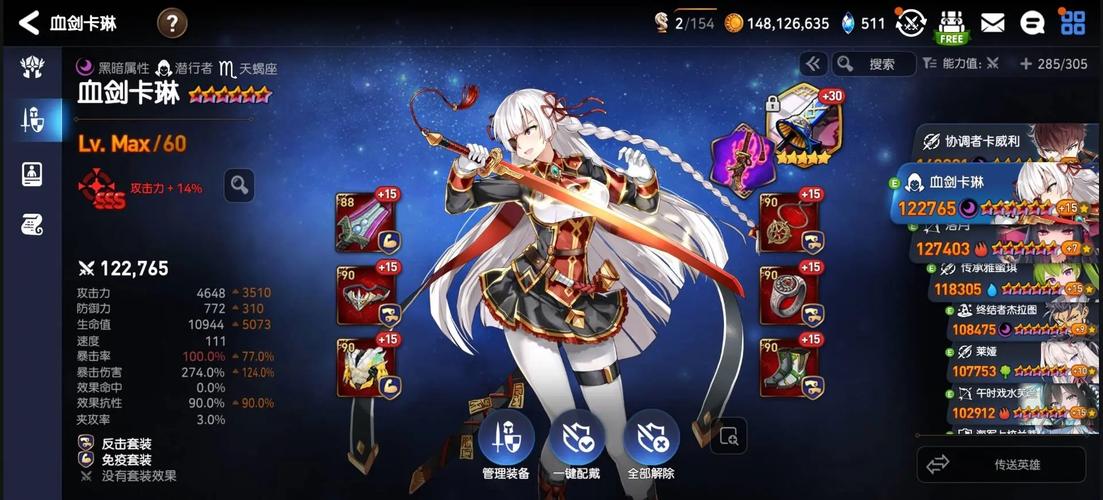The width and height of the screenshot is (1103, 500).
Task: Click 全部解除 to unequip all
Action: coord(651,445)
